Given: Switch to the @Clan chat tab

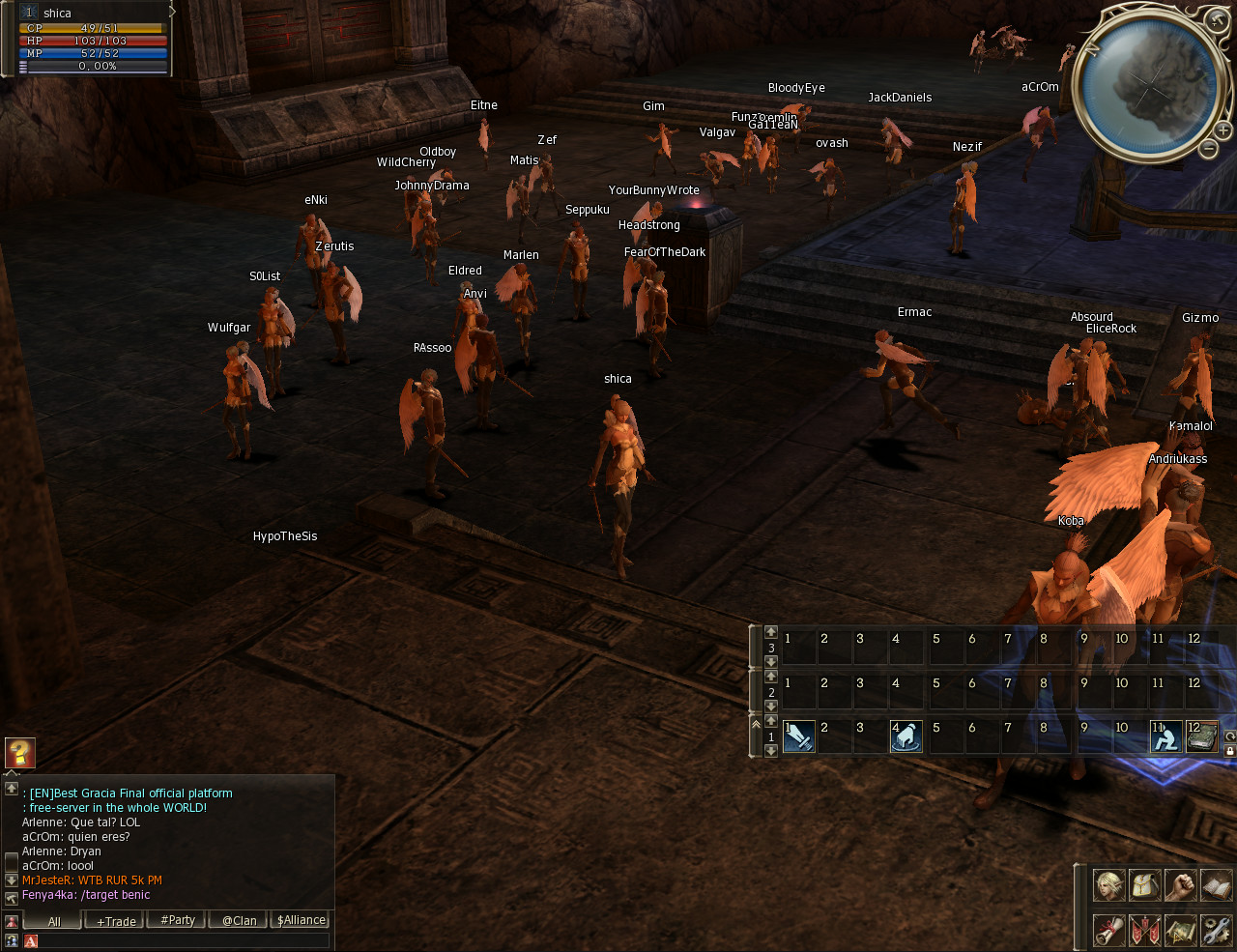Looking at the screenshot, I should (239, 921).
